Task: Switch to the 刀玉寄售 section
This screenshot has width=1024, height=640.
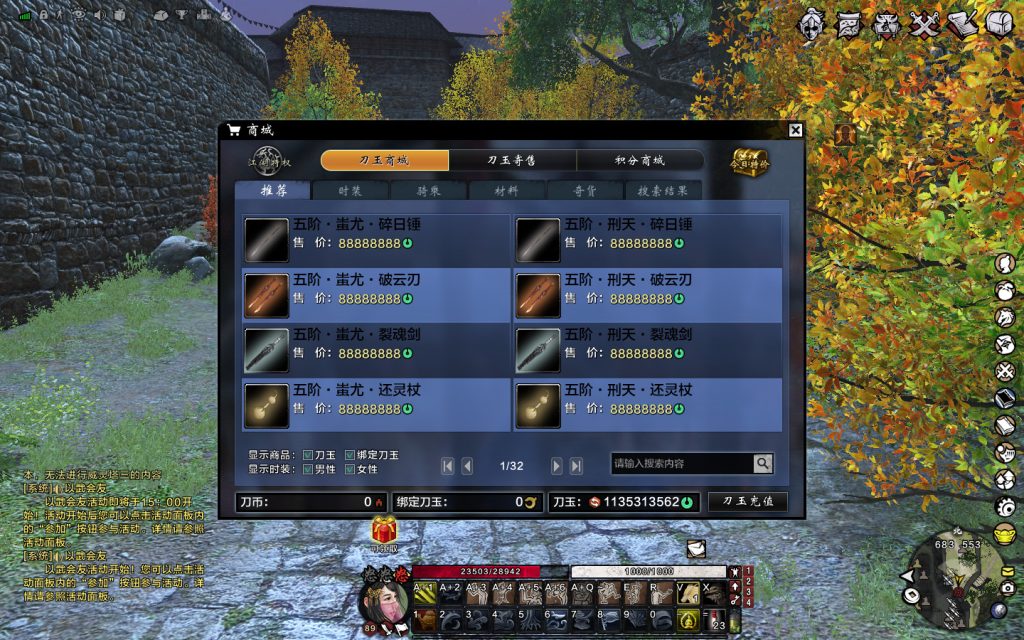Action: click(512, 160)
